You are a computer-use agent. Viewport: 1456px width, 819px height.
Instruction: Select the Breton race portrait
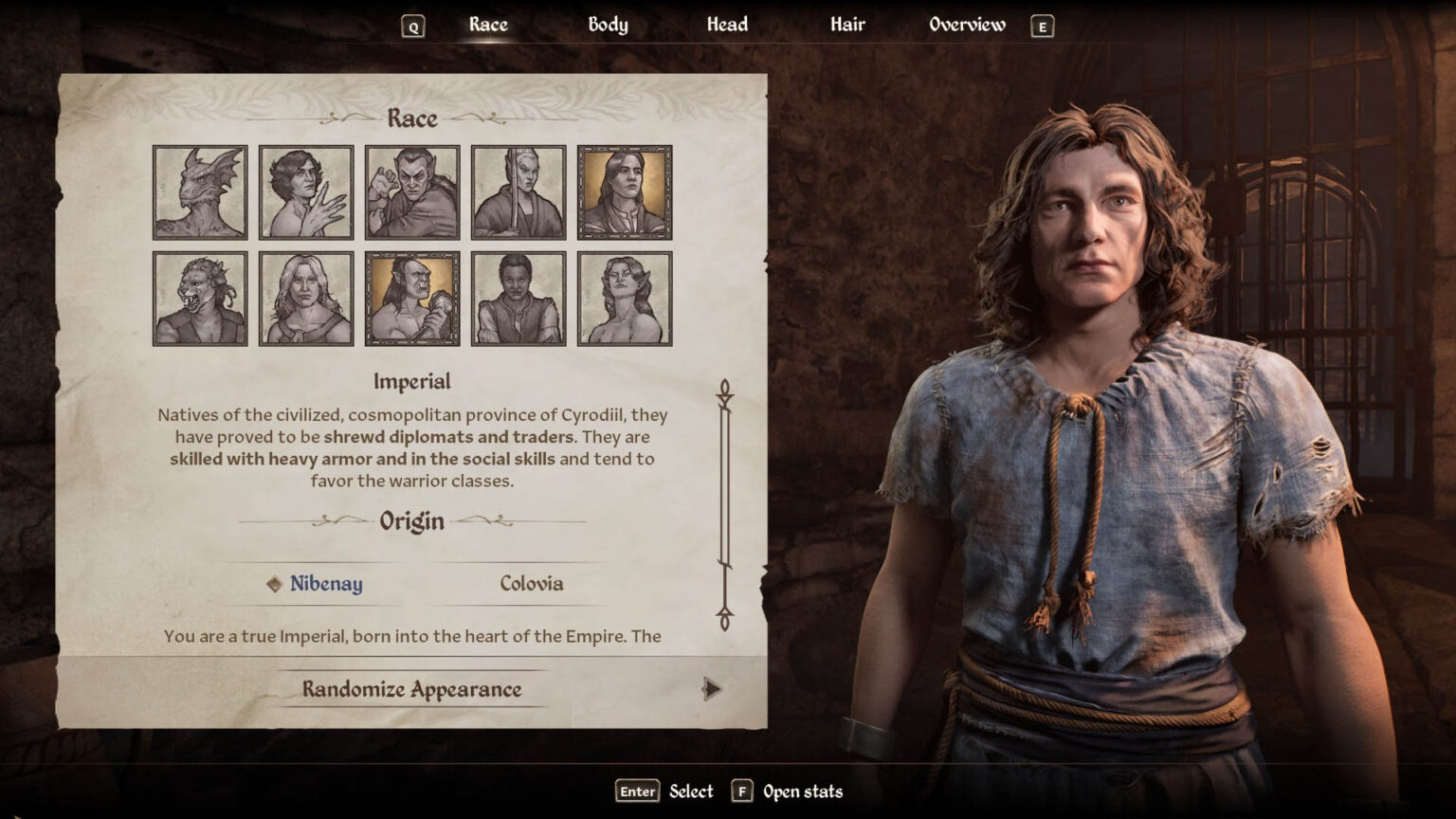306,190
